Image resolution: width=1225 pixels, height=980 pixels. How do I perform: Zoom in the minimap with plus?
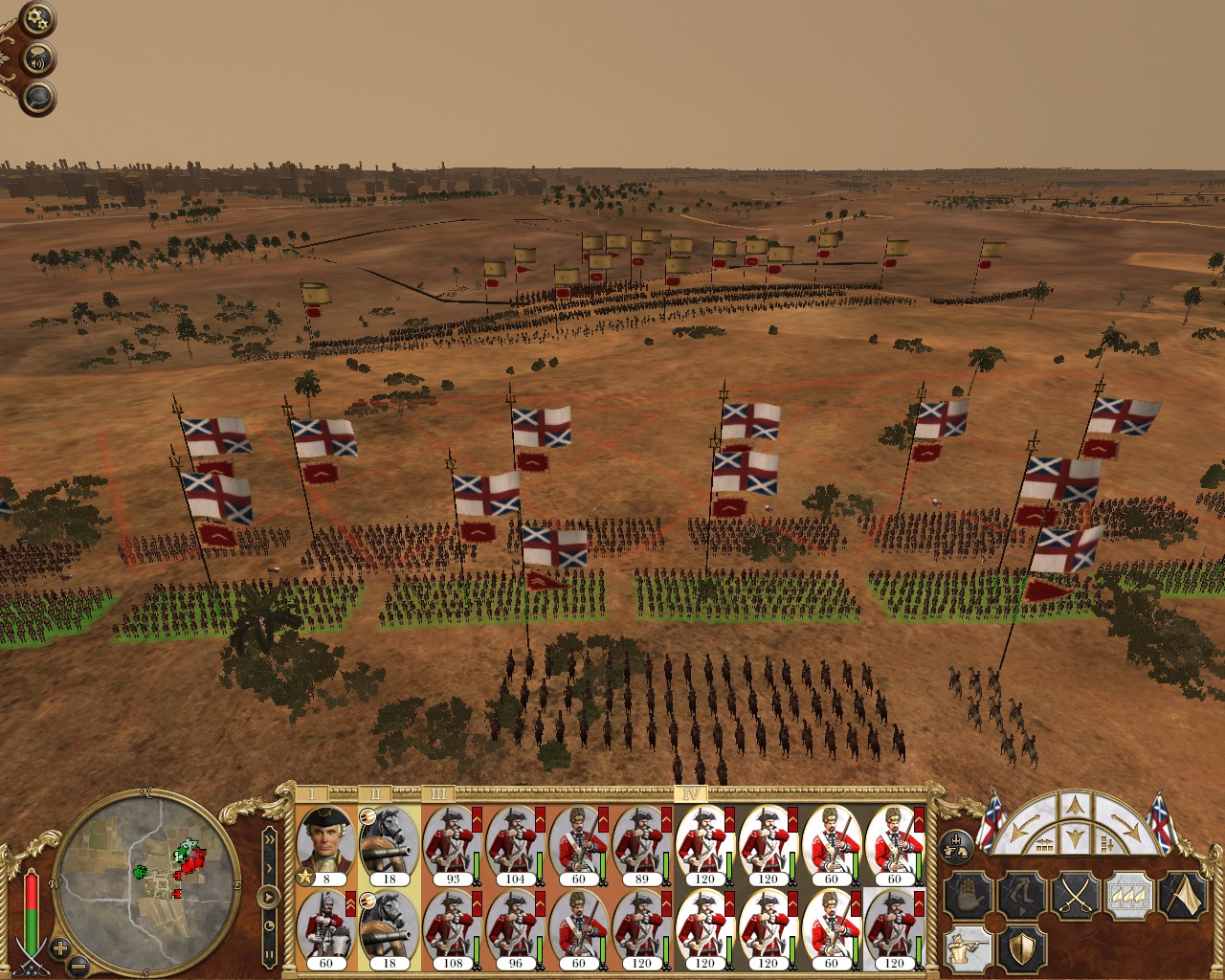click(59, 950)
